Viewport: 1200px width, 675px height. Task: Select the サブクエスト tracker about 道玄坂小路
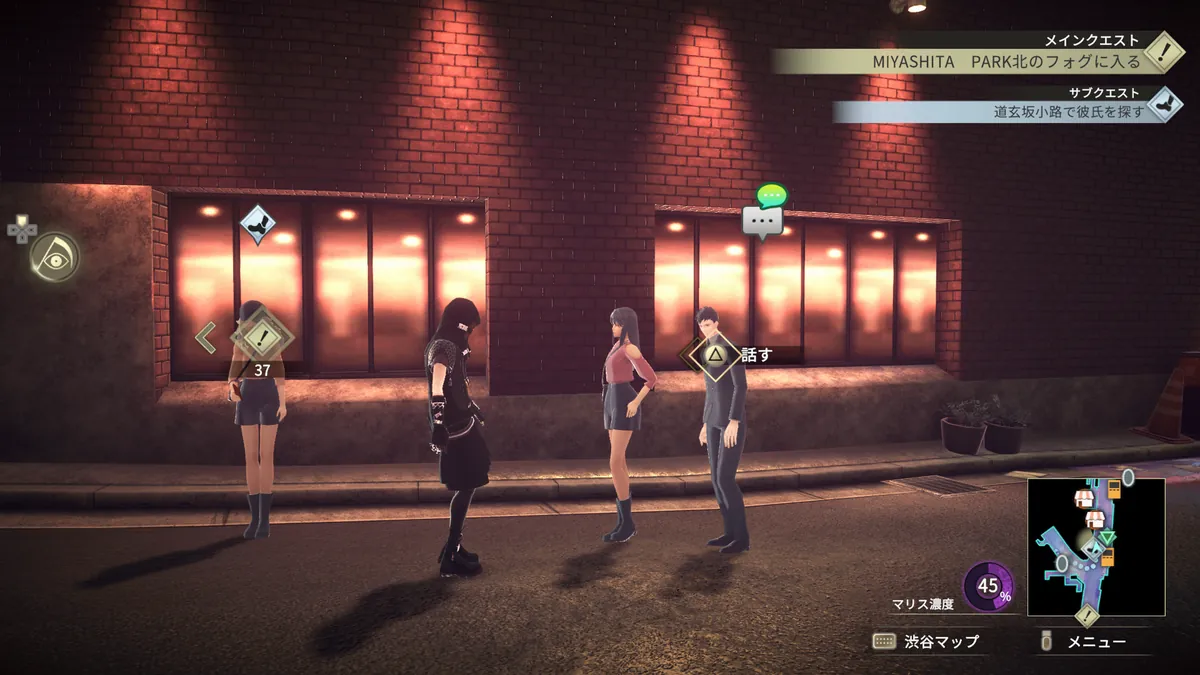point(1000,111)
